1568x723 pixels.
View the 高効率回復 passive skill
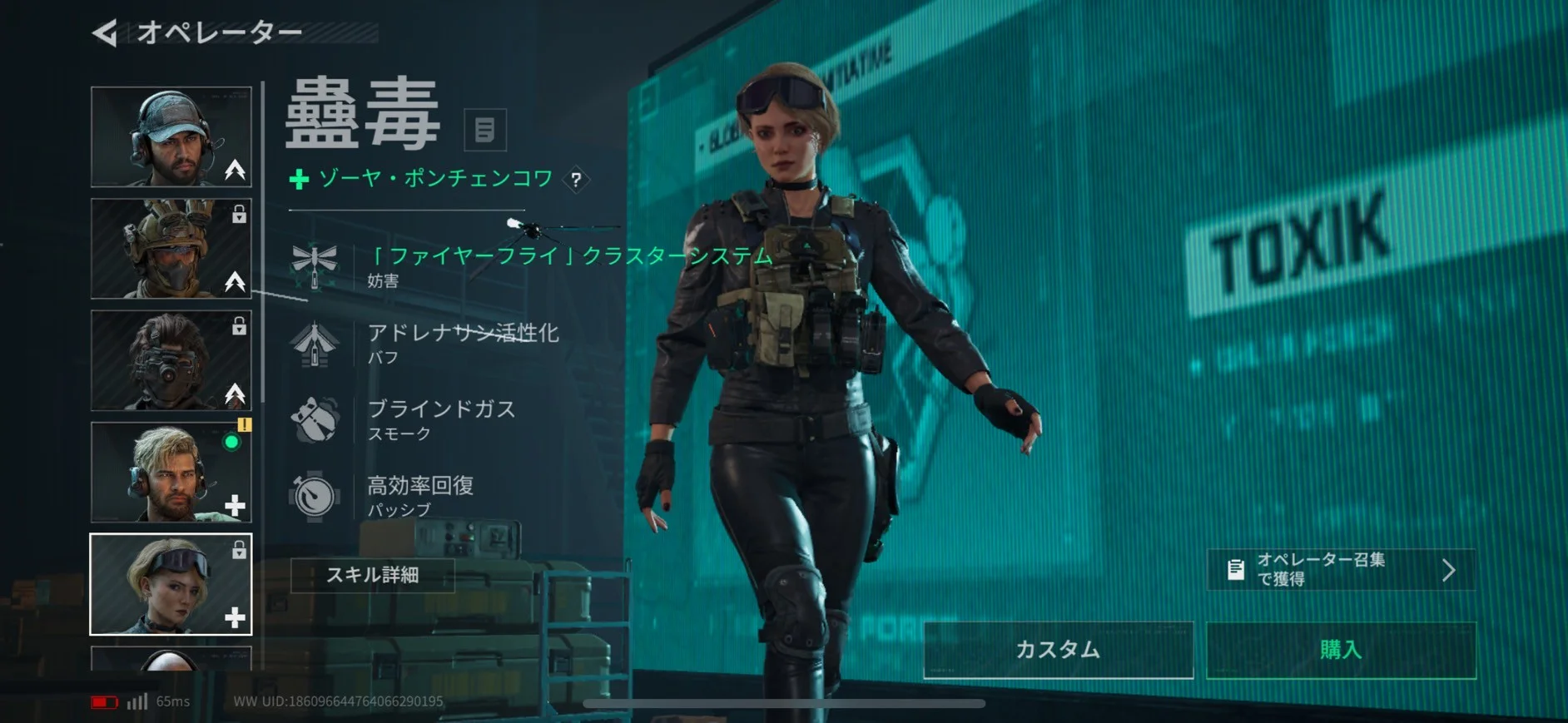pos(420,495)
